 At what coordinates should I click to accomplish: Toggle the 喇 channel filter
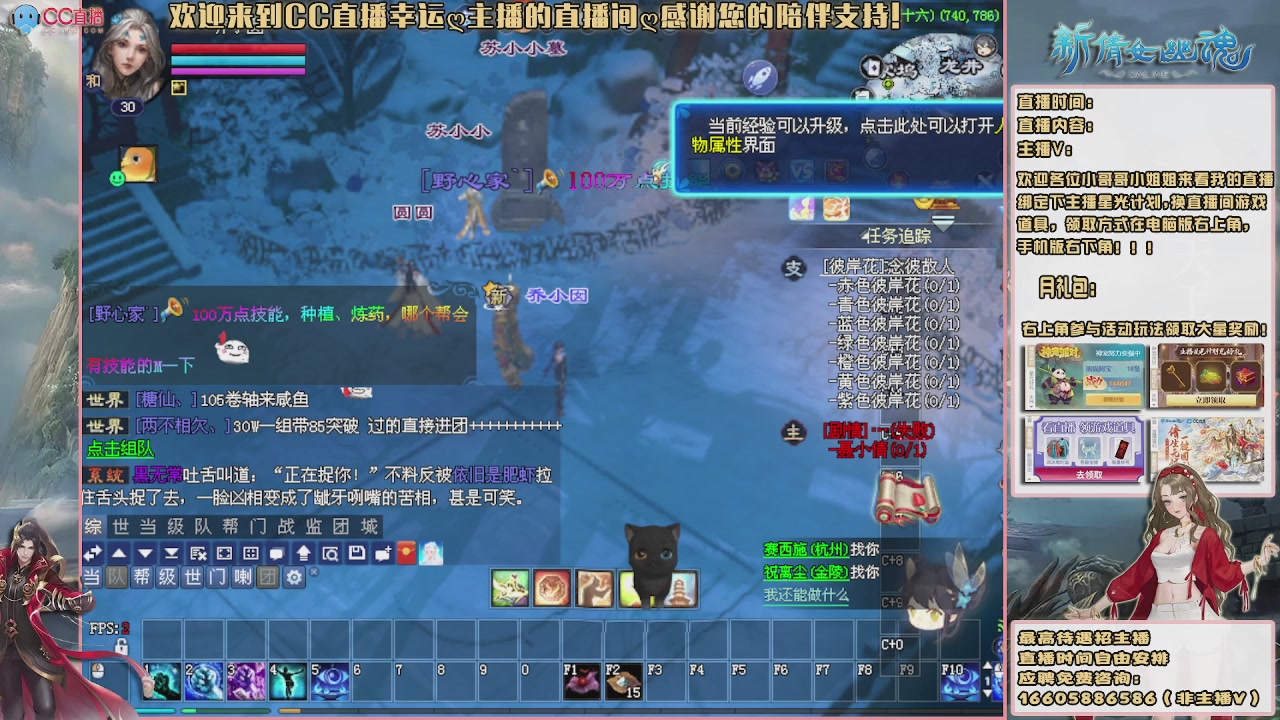[242, 576]
